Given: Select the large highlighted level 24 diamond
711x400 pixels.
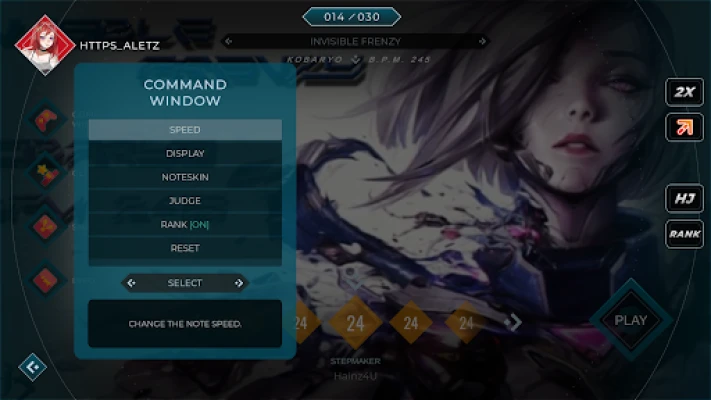Looking at the screenshot, I should 355,322.
